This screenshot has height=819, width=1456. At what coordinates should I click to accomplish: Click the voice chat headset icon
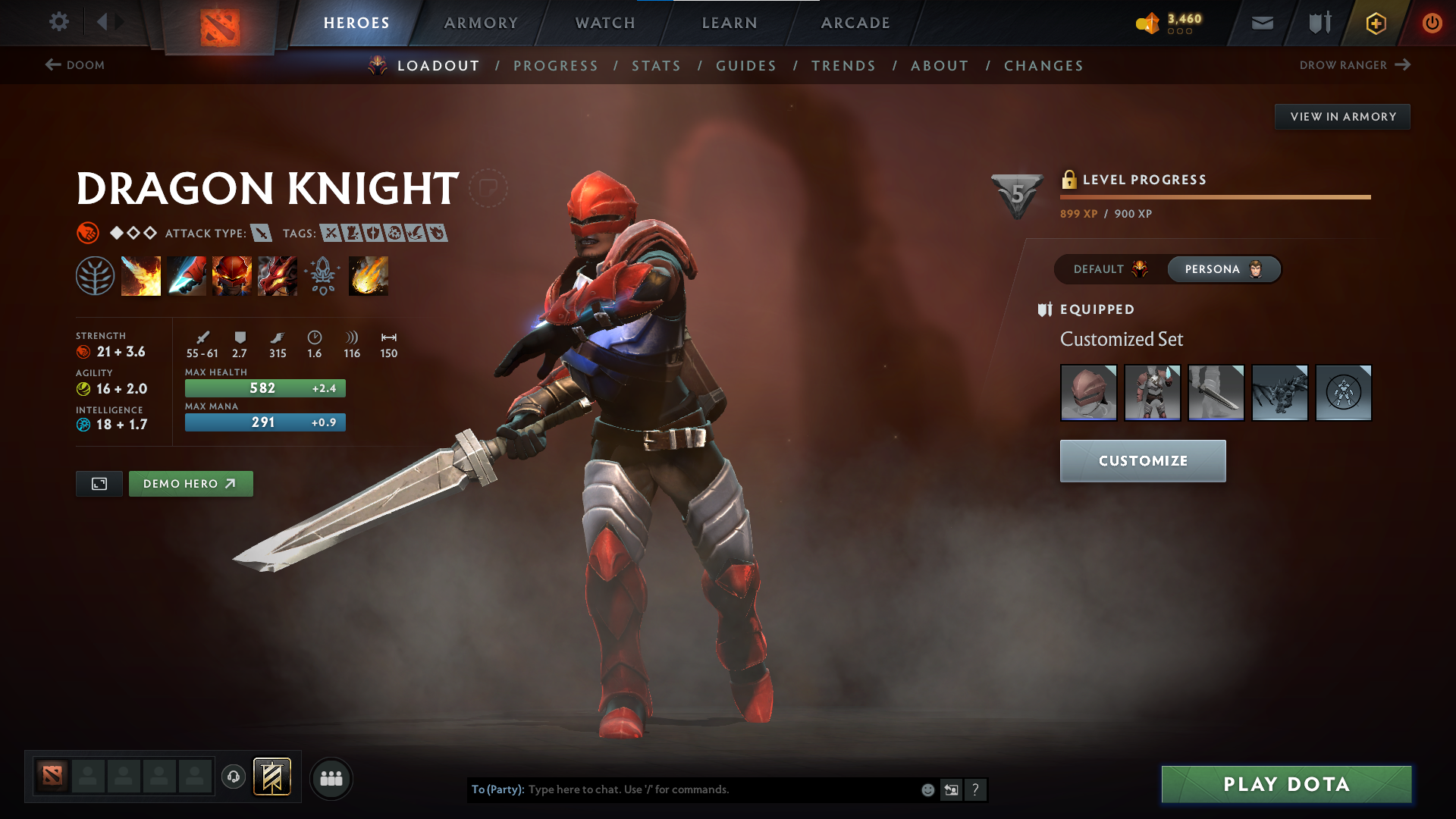tap(234, 777)
